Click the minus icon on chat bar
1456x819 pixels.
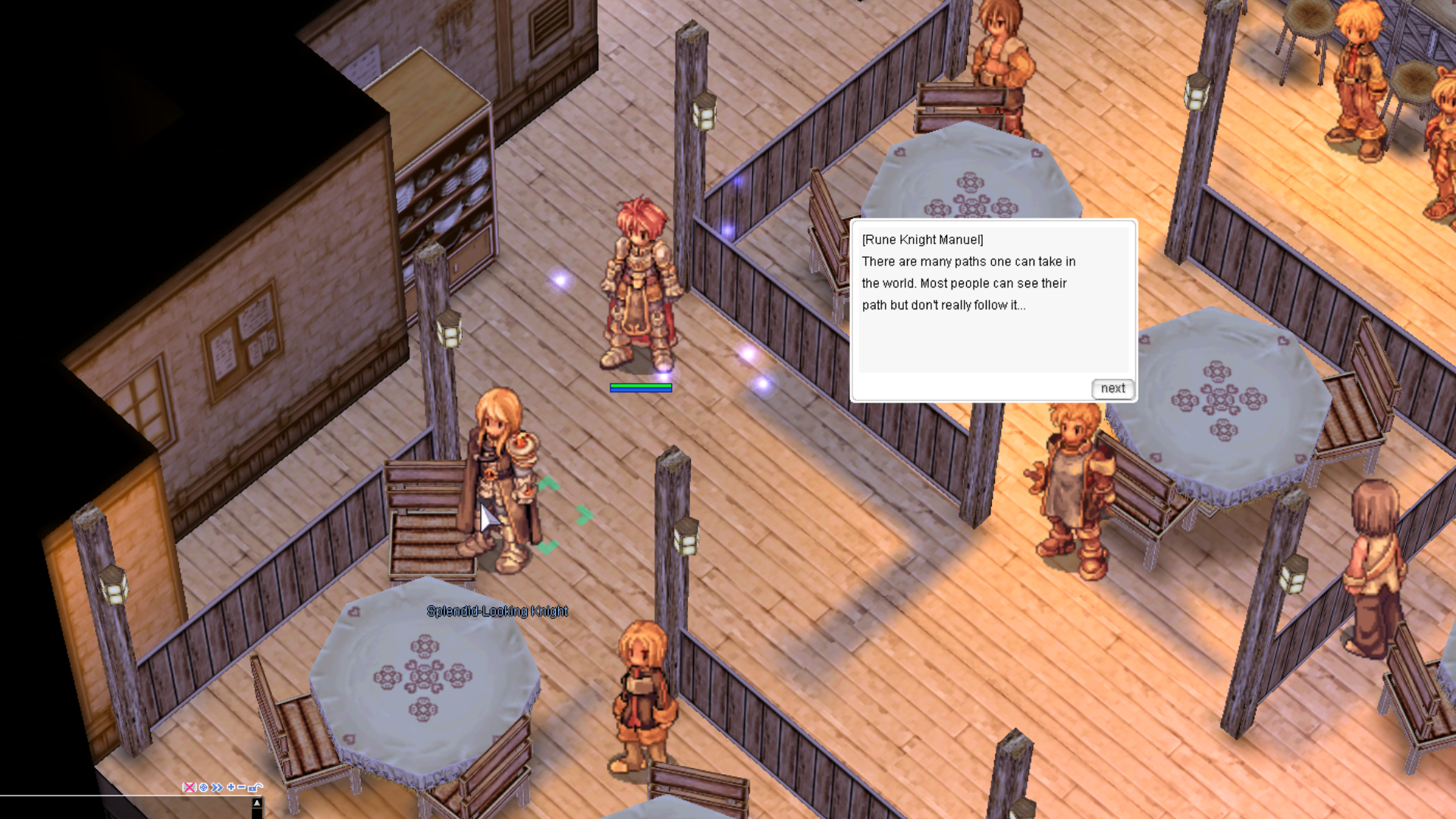point(242,787)
